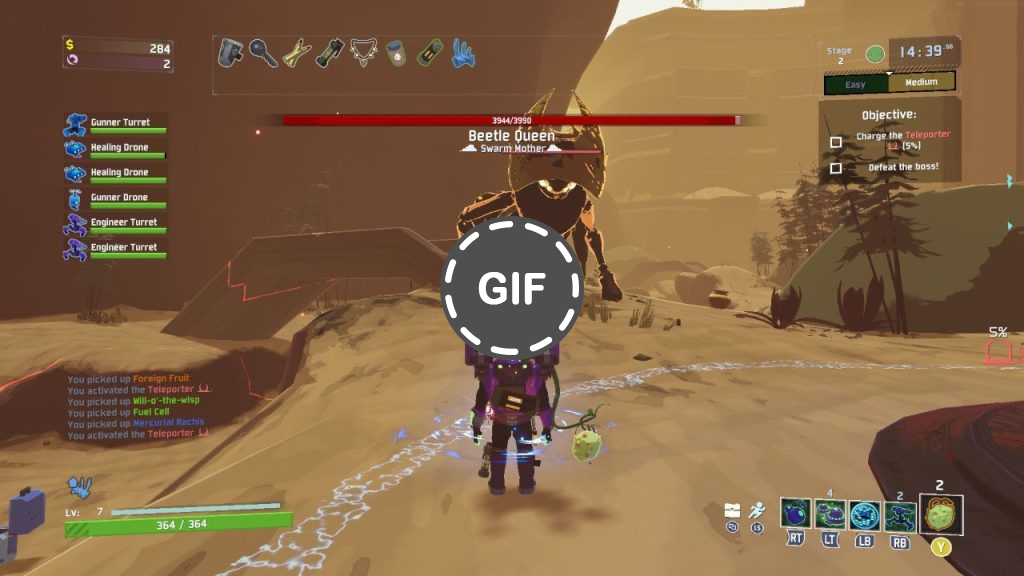Play the GIF with the center badge
The image size is (1024, 576).
coord(511,288)
